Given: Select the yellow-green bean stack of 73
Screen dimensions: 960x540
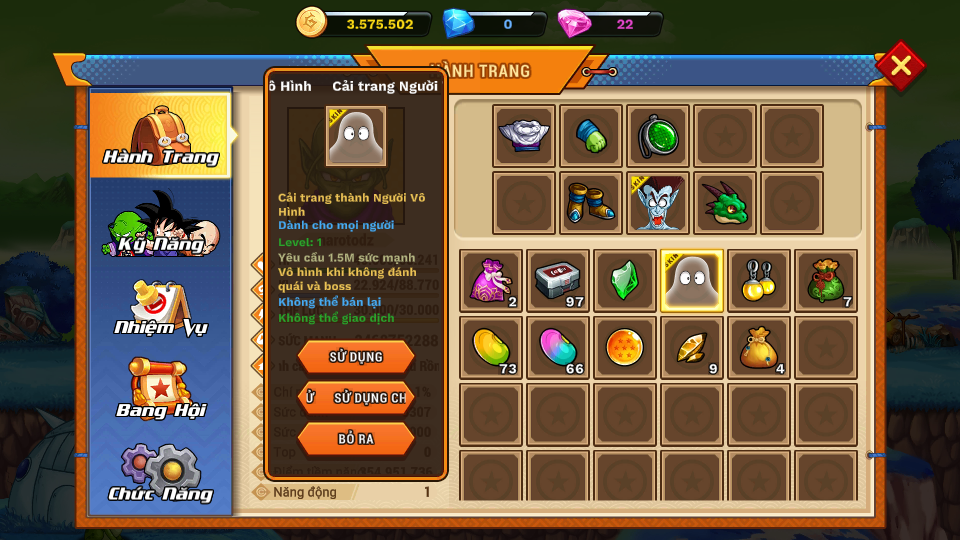Looking at the screenshot, I should coord(491,348).
